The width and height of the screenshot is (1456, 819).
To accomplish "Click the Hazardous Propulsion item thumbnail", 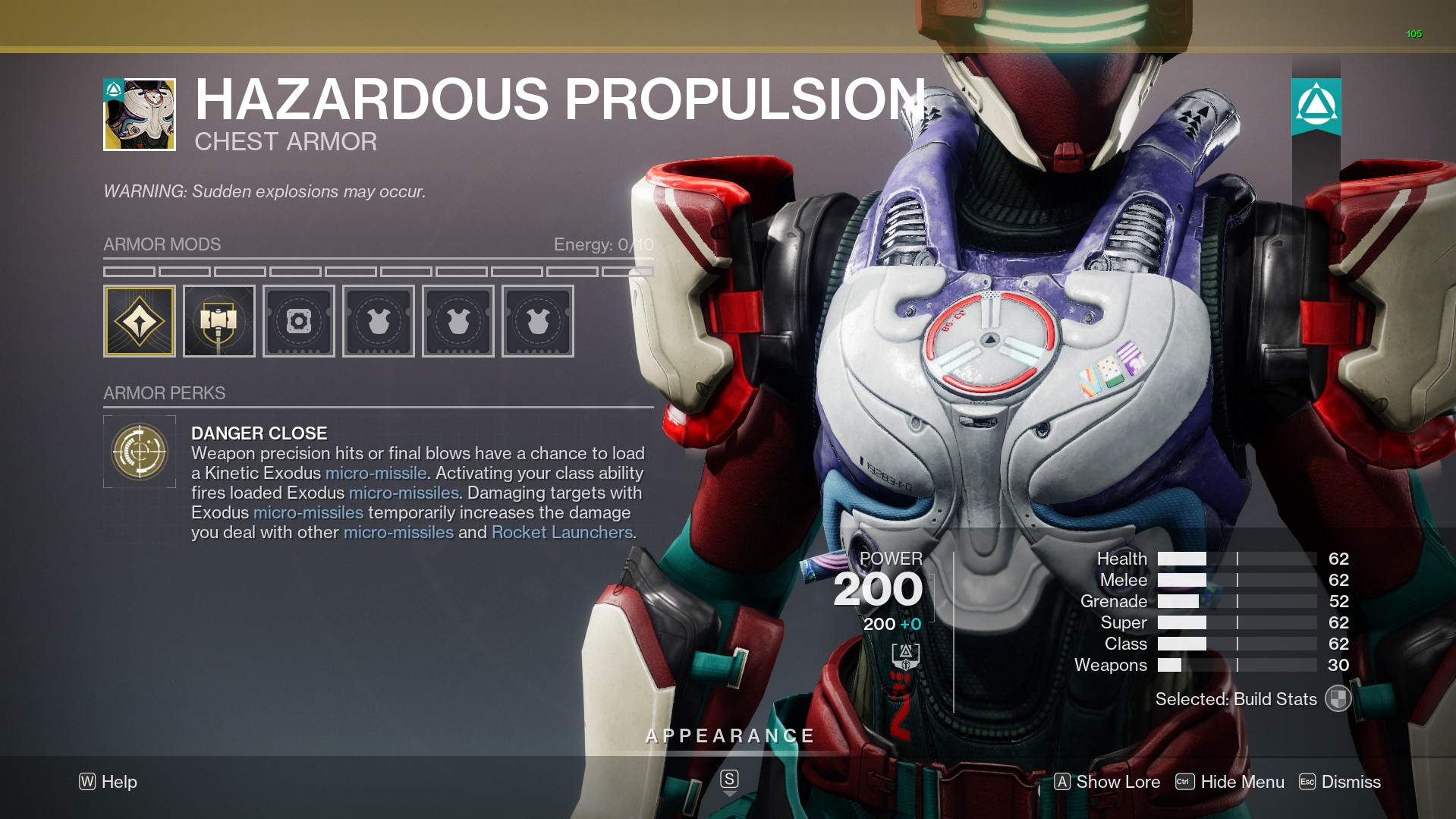I will [x=140, y=115].
